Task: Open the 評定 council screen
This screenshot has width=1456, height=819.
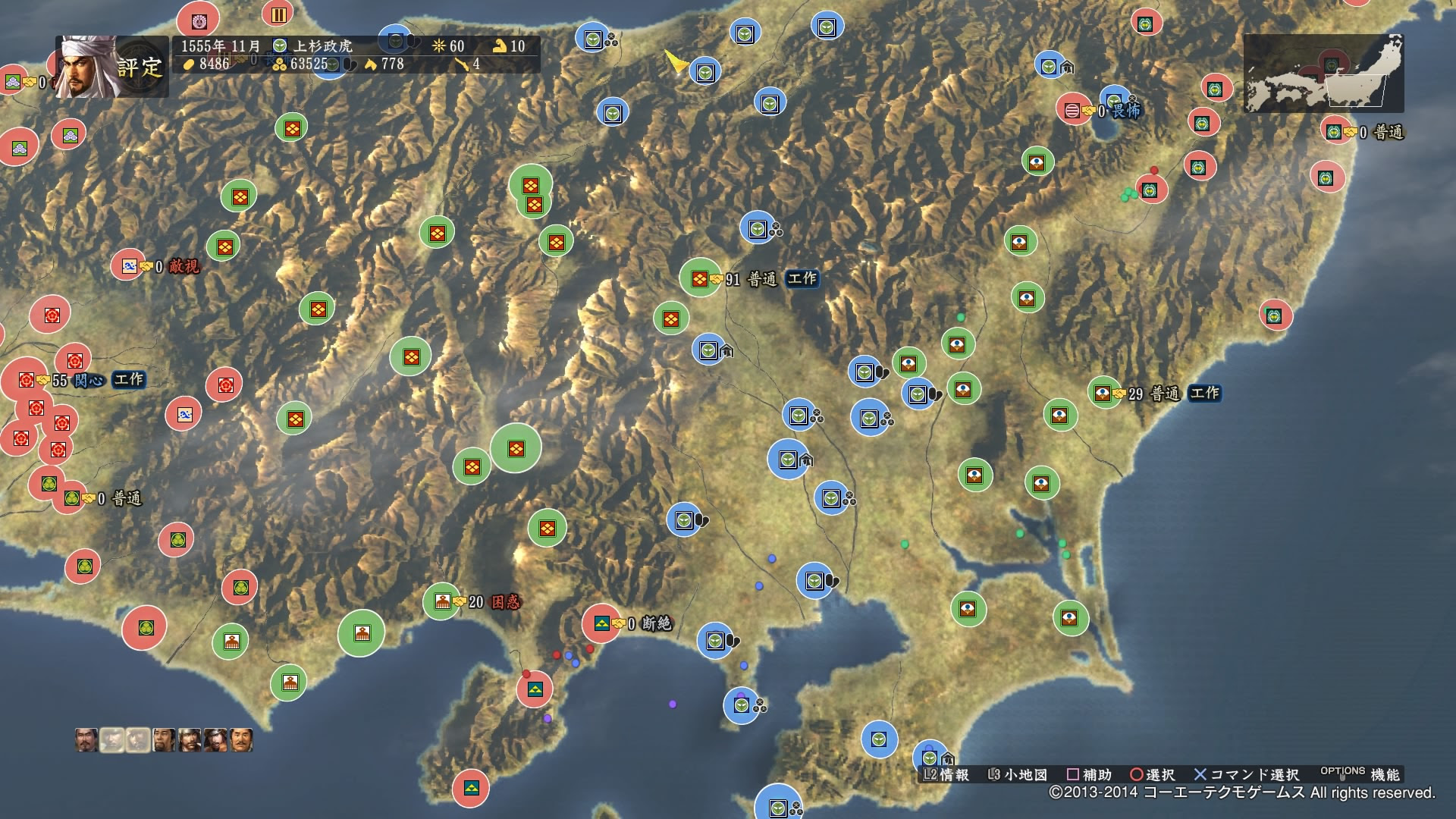Action: click(x=140, y=68)
